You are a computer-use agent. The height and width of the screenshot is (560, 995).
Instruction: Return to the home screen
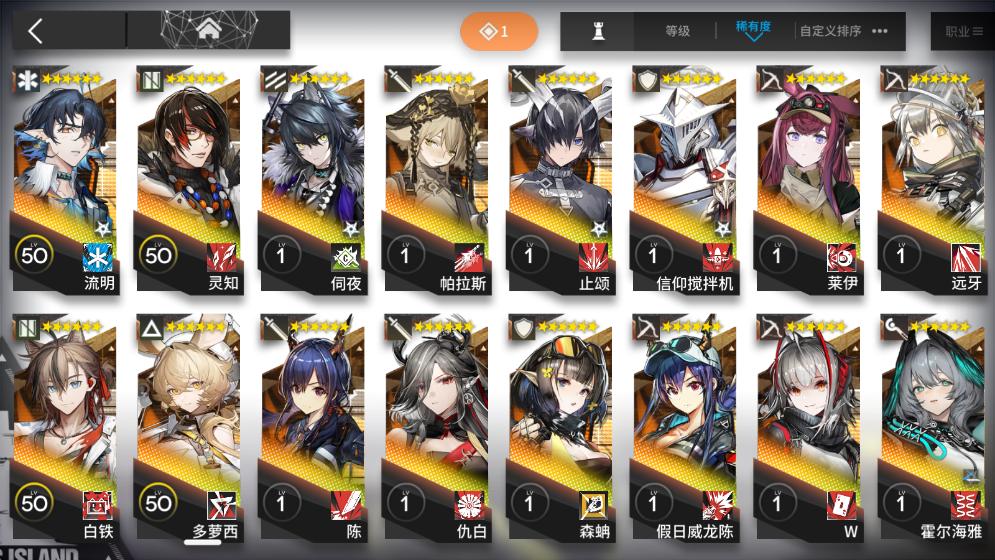pyautogui.click(x=209, y=31)
